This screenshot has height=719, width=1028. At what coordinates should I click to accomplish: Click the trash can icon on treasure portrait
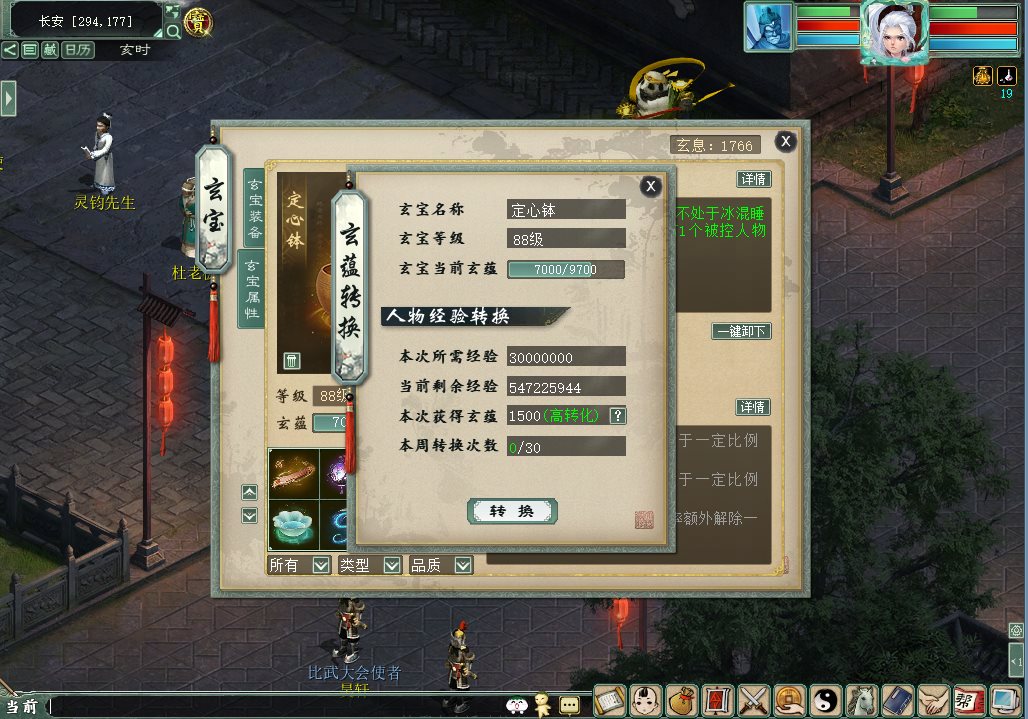click(x=292, y=360)
